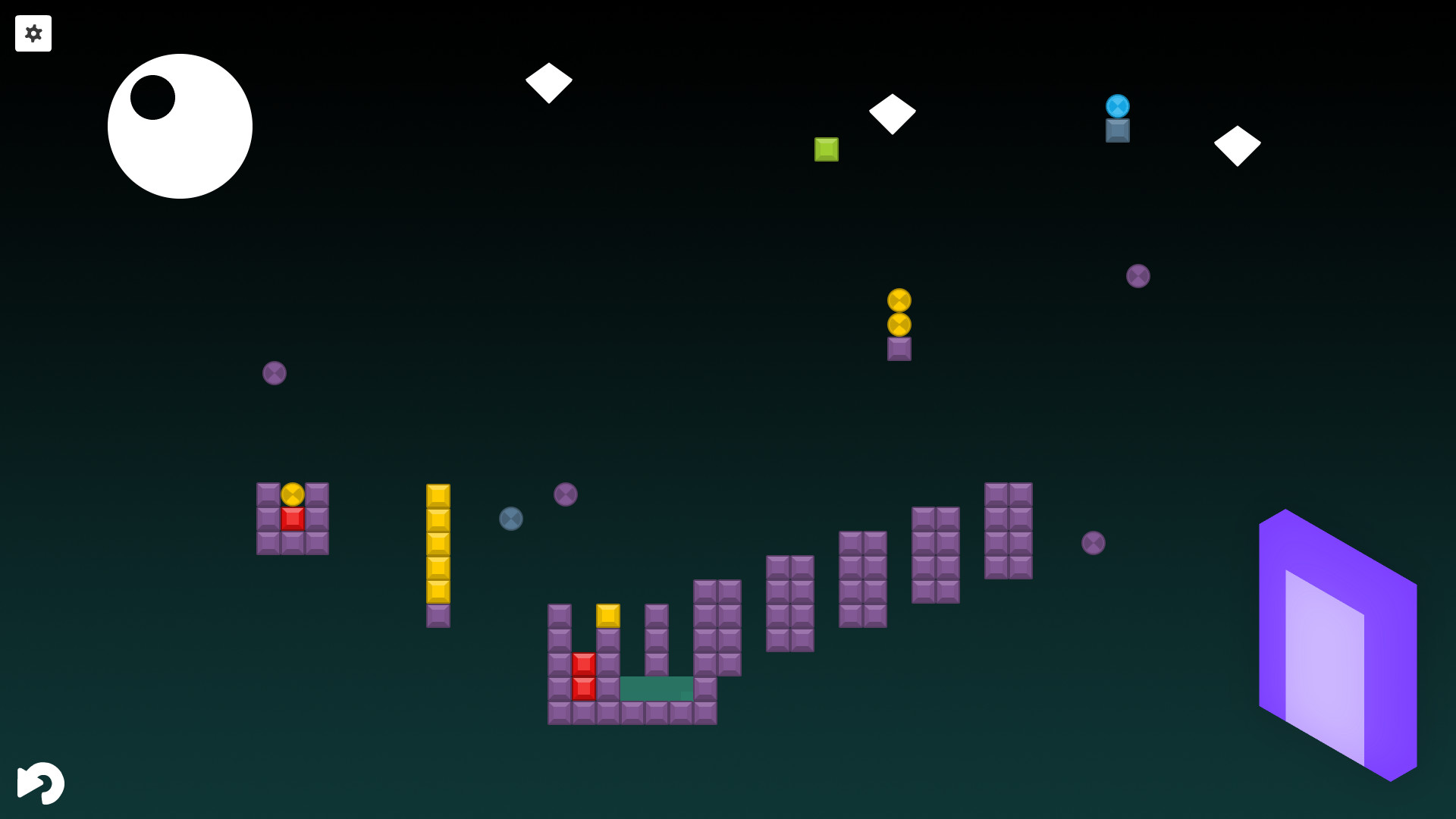This screenshot has height=819, width=1456.
Task: Click the small yellow block in the pit
Action: pyautogui.click(x=607, y=615)
